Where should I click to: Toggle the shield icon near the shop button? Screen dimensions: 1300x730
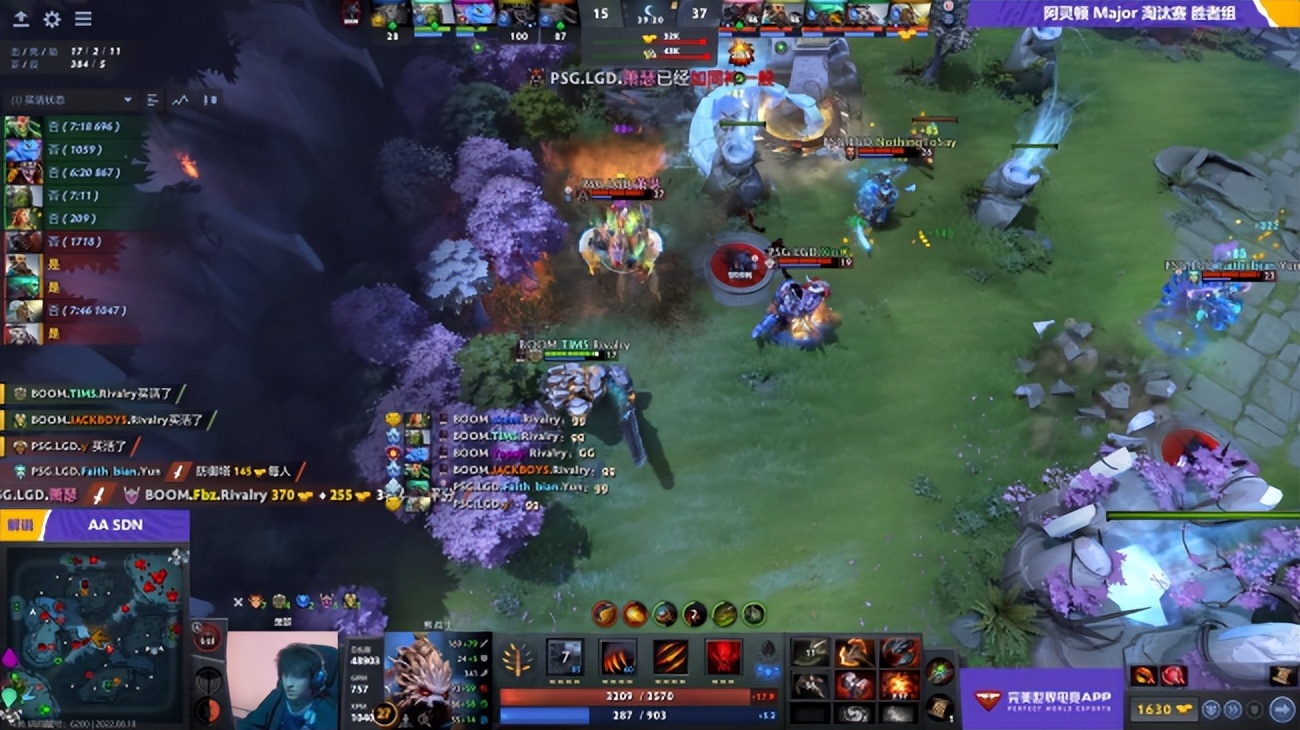(1255, 709)
